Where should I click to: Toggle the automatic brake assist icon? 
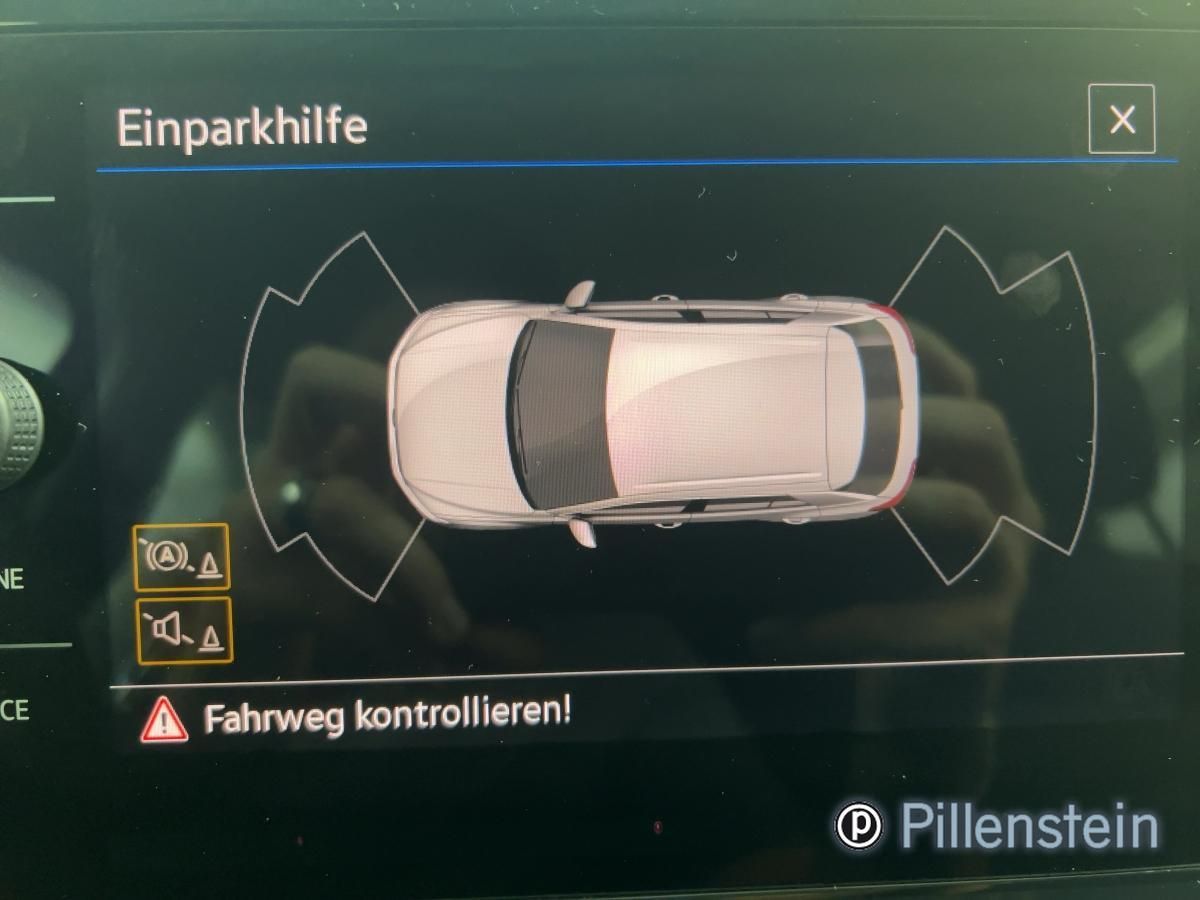(x=182, y=557)
